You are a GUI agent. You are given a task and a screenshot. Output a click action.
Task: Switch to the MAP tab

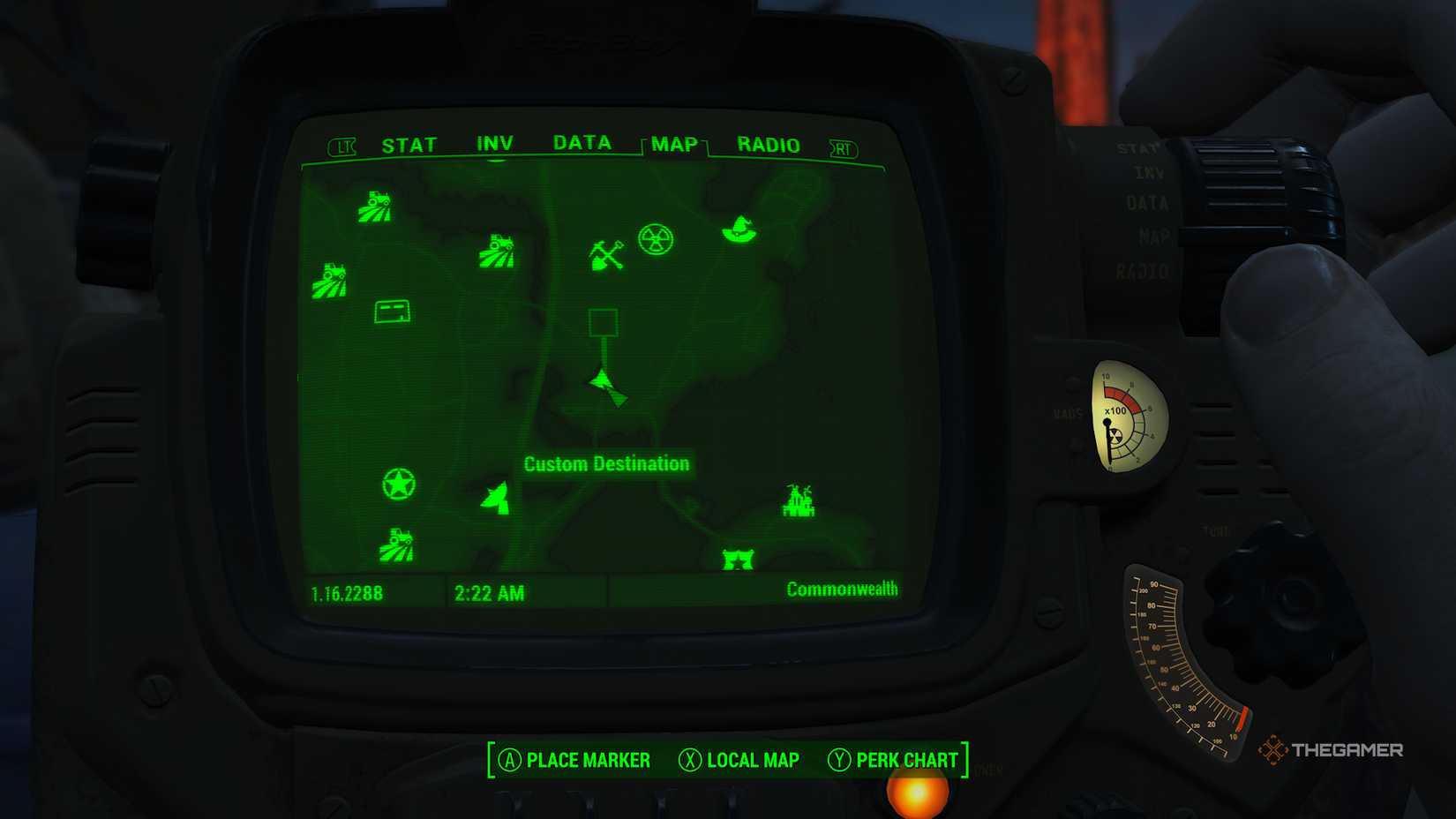[672, 145]
